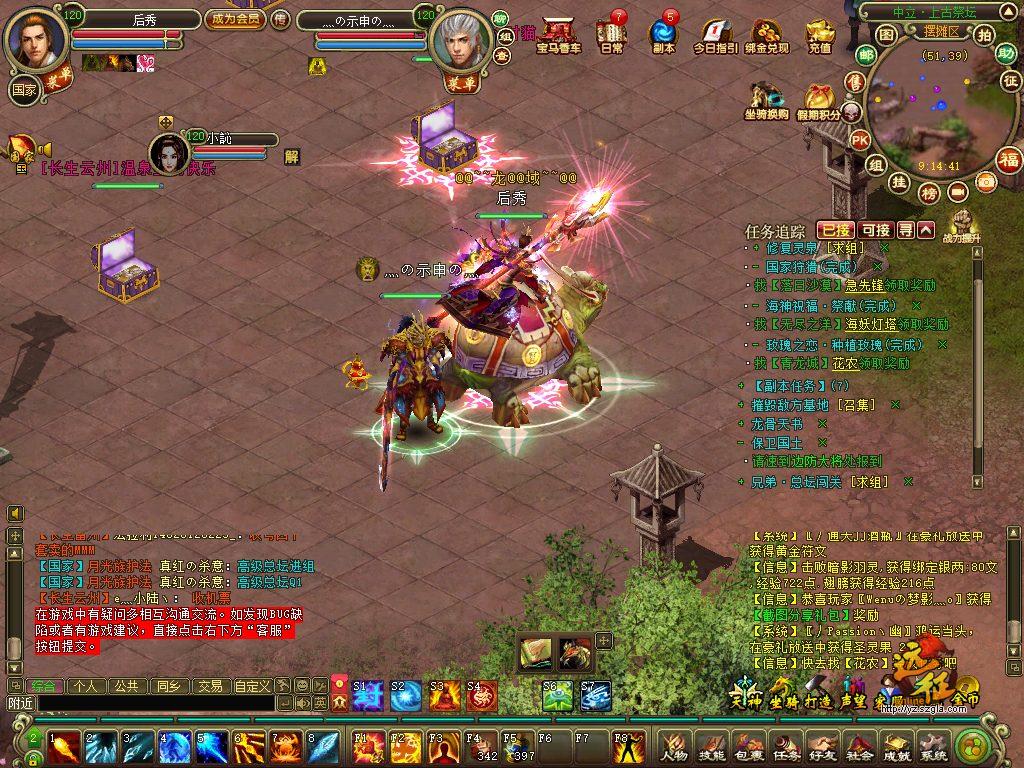Switch quest tracker to 可接 tab

[x=876, y=230]
